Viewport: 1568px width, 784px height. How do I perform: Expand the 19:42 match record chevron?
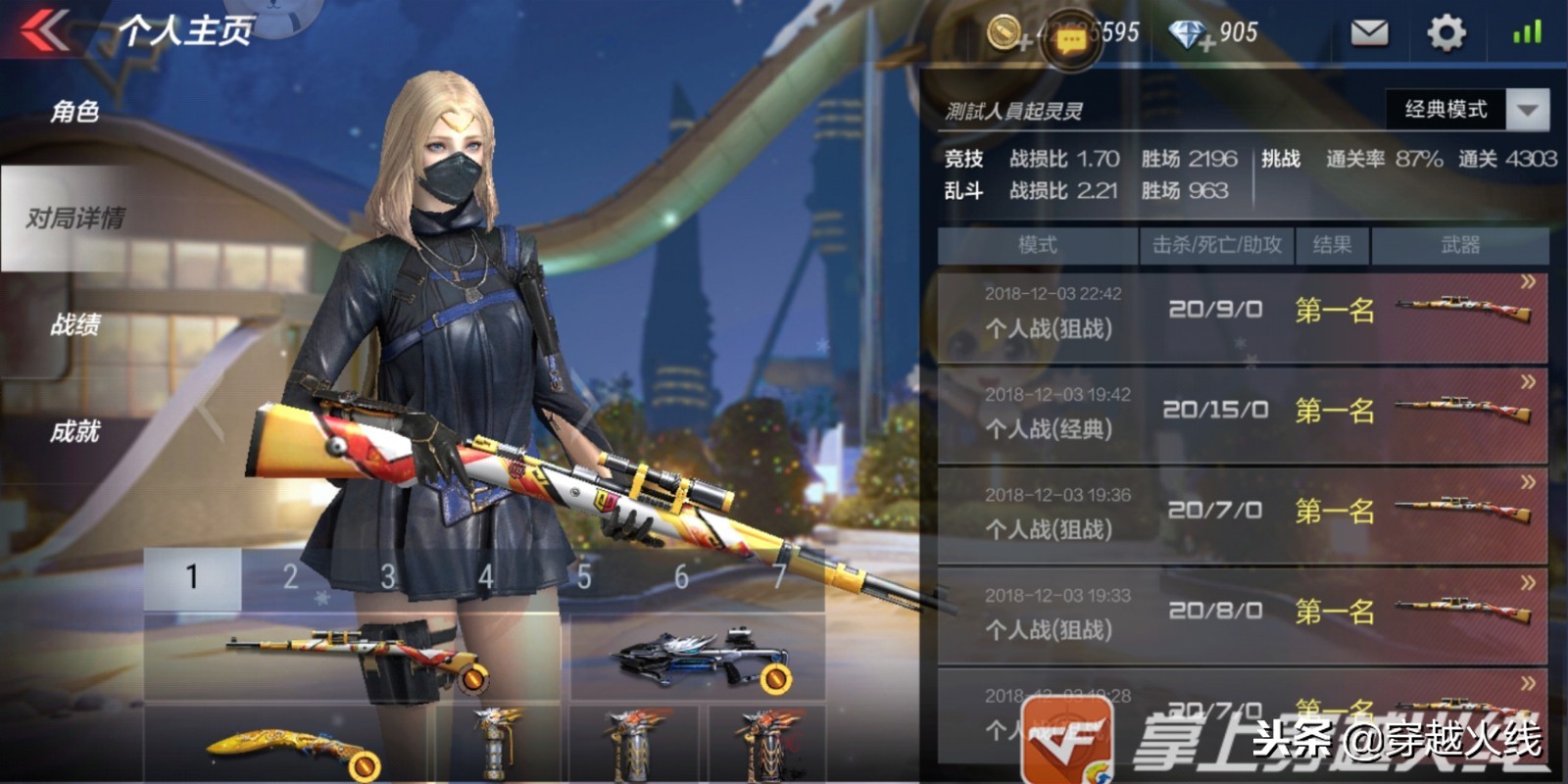coord(1529,380)
